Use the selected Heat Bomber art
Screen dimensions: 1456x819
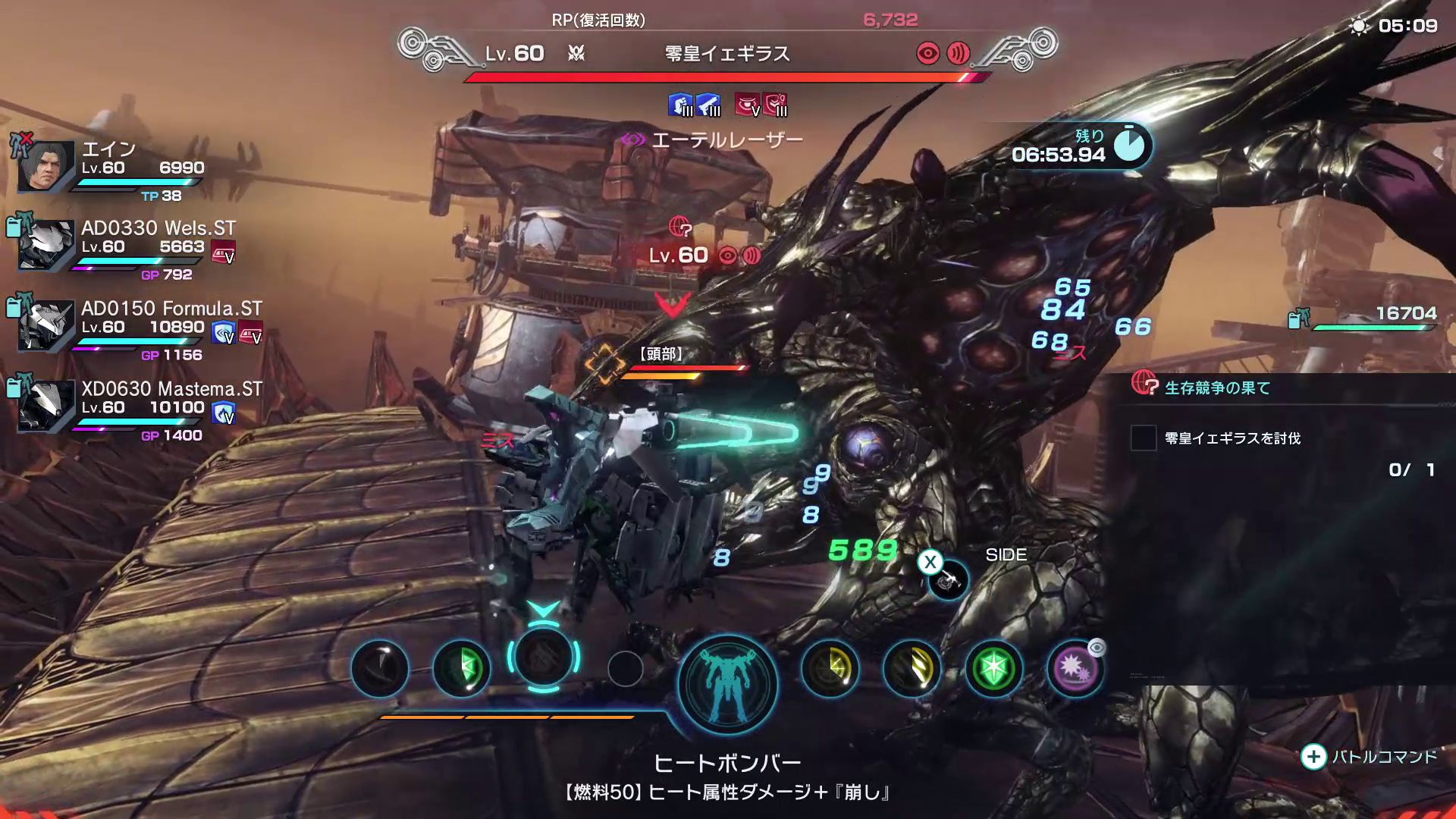click(x=543, y=657)
